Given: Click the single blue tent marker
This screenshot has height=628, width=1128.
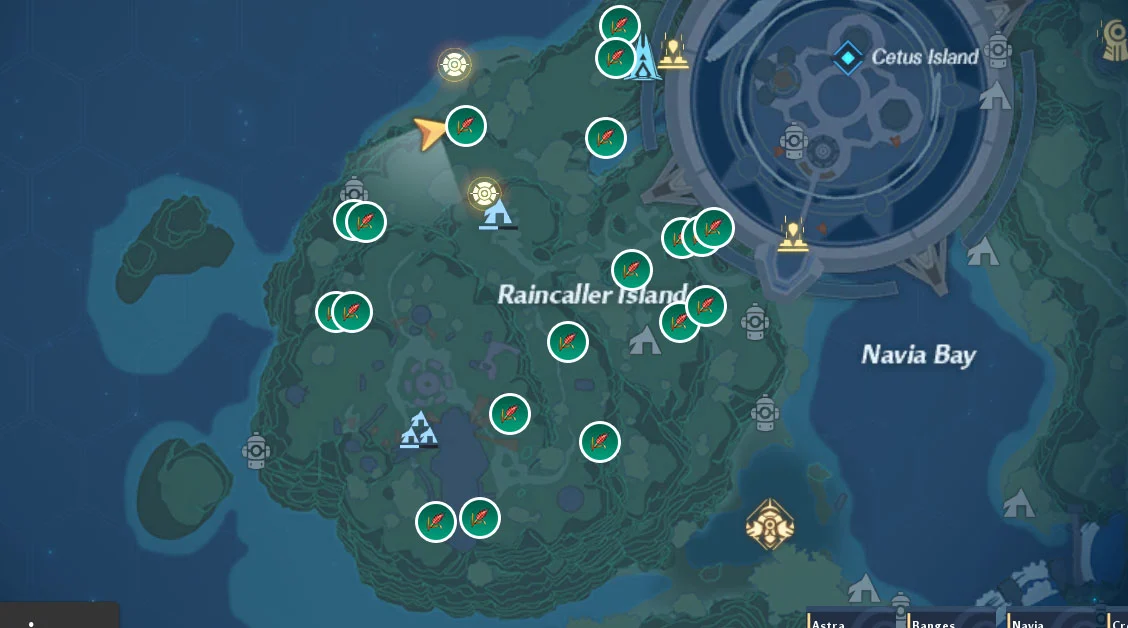Looking at the screenshot, I should (x=496, y=215).
